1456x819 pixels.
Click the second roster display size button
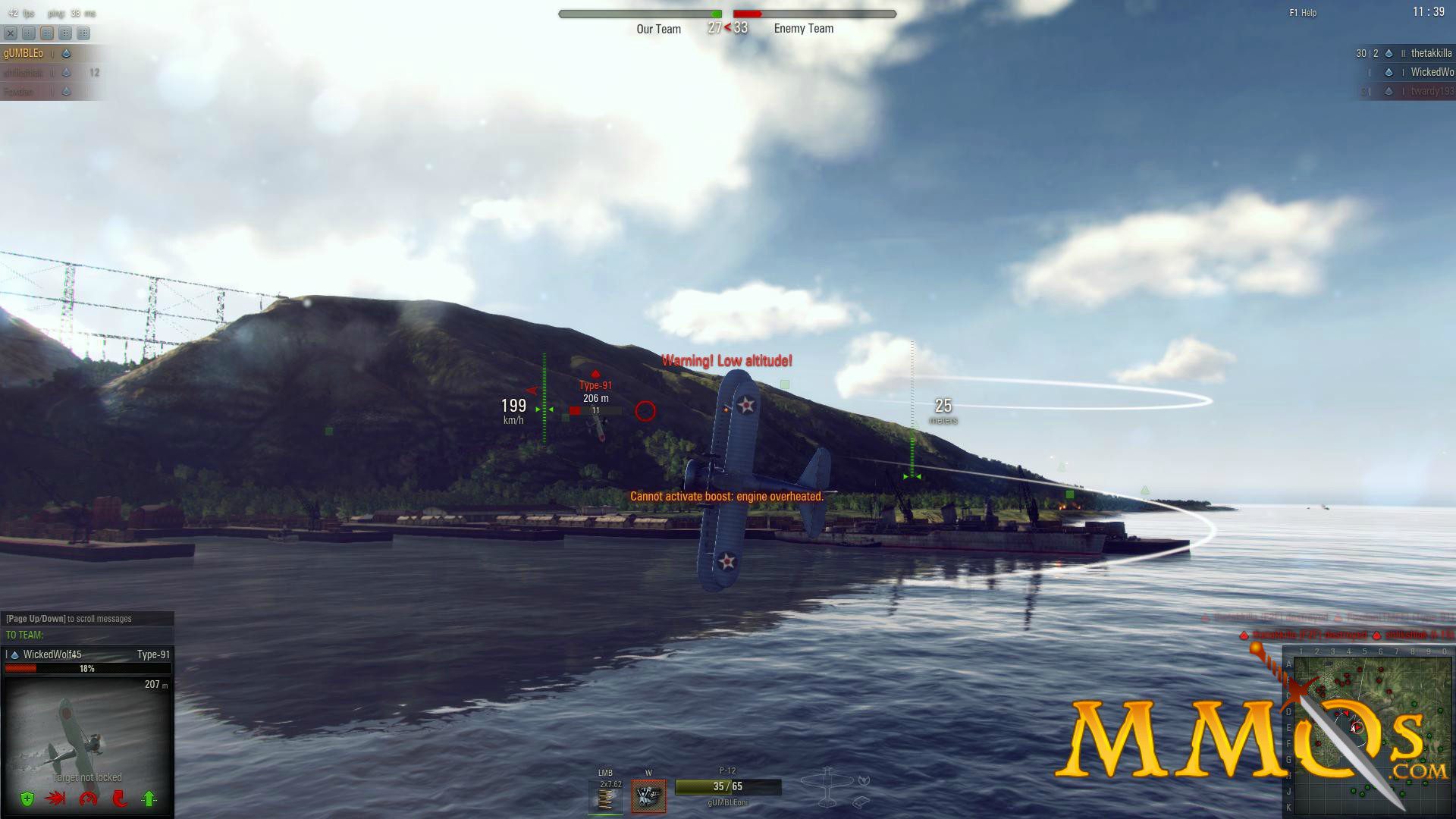pos(47,33)
